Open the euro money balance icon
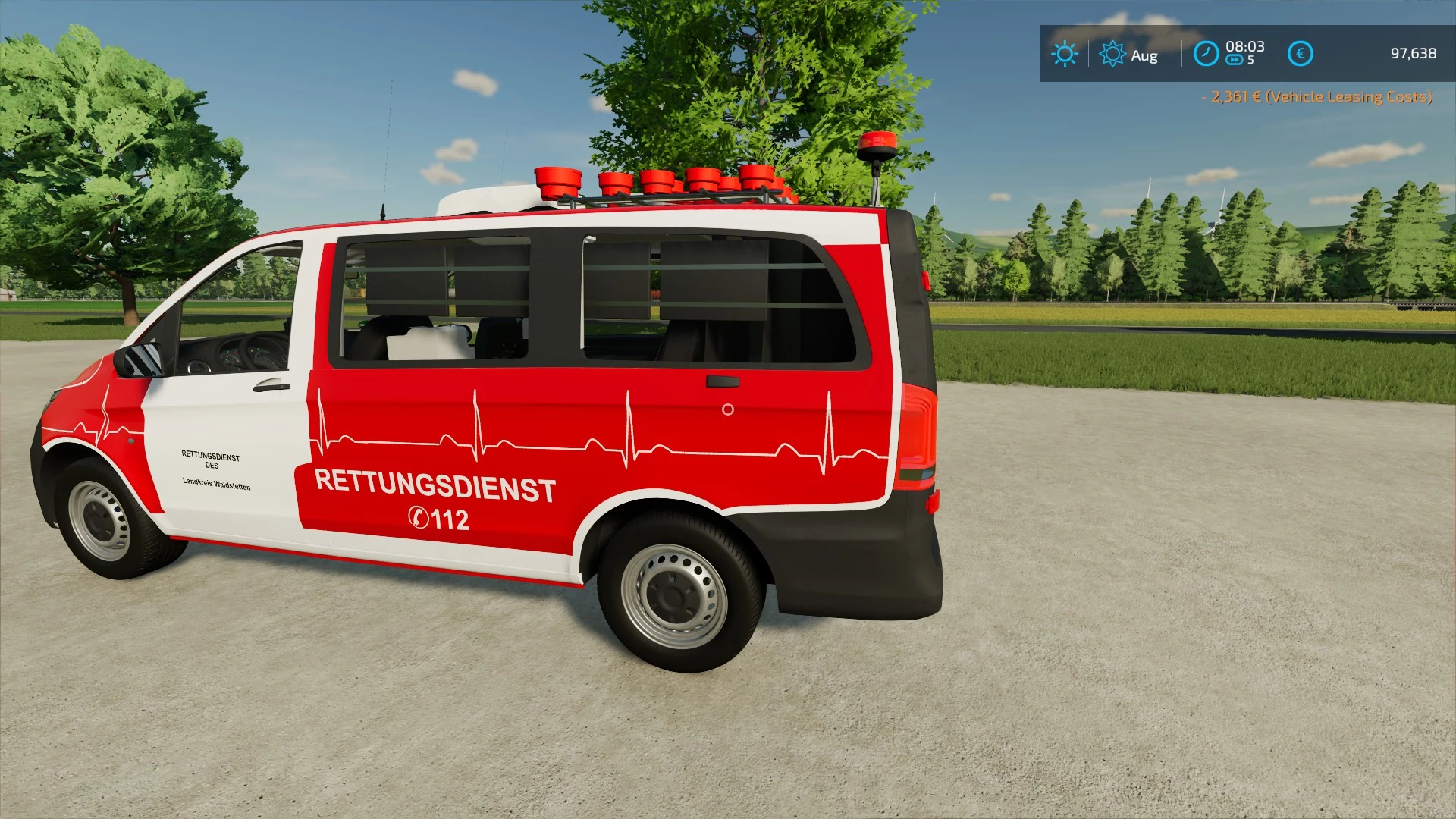 pos(1300,54)
